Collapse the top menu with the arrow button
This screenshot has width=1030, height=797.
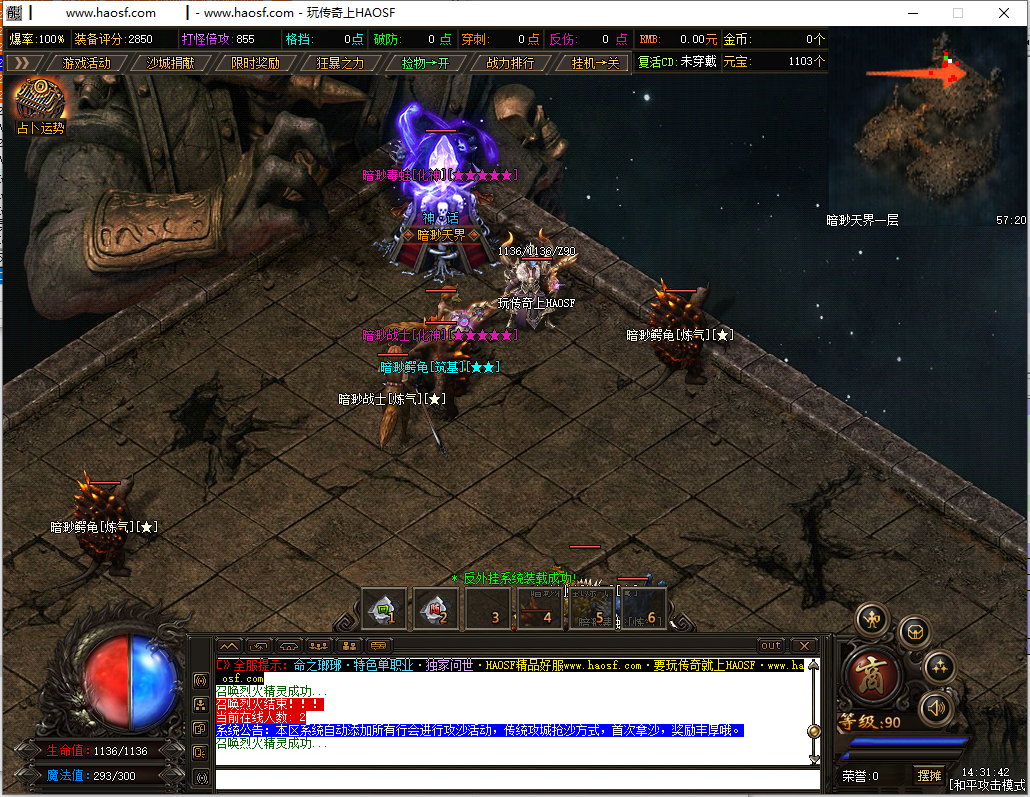pos(19,62)
